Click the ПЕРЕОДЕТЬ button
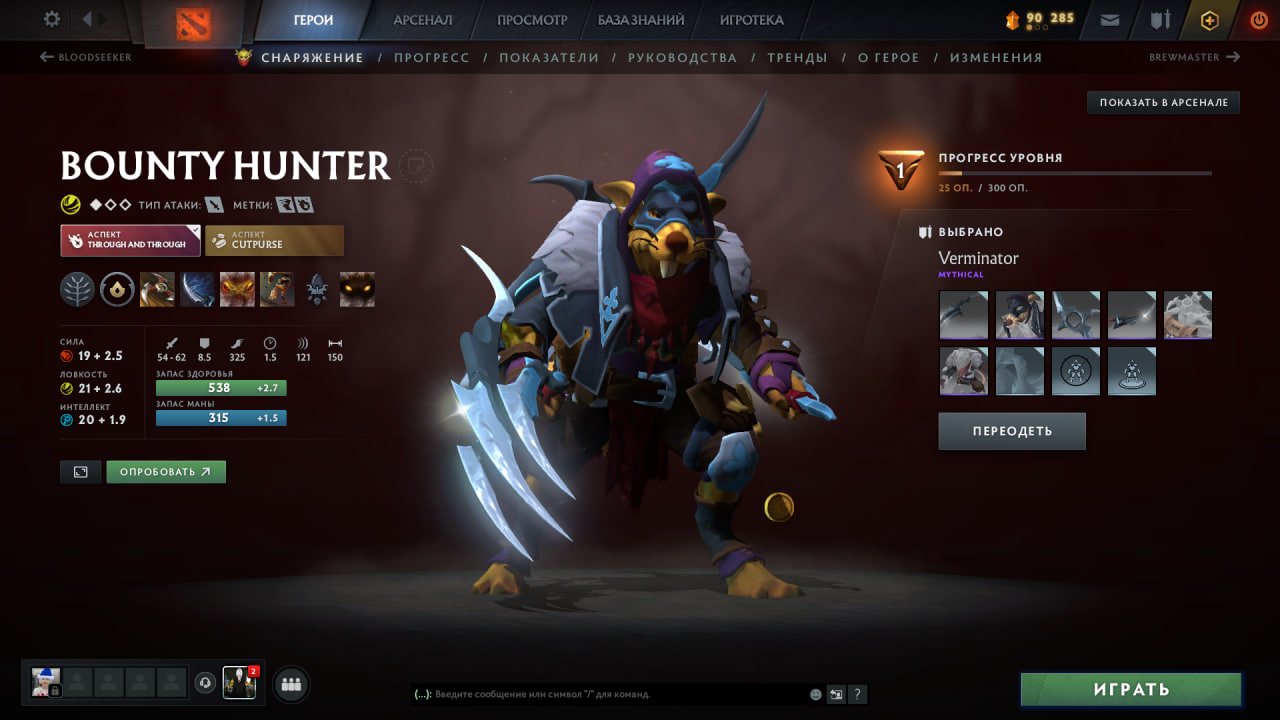Image resolution: width=1280 pixels, height=720 pixels. click(1011, 430)
